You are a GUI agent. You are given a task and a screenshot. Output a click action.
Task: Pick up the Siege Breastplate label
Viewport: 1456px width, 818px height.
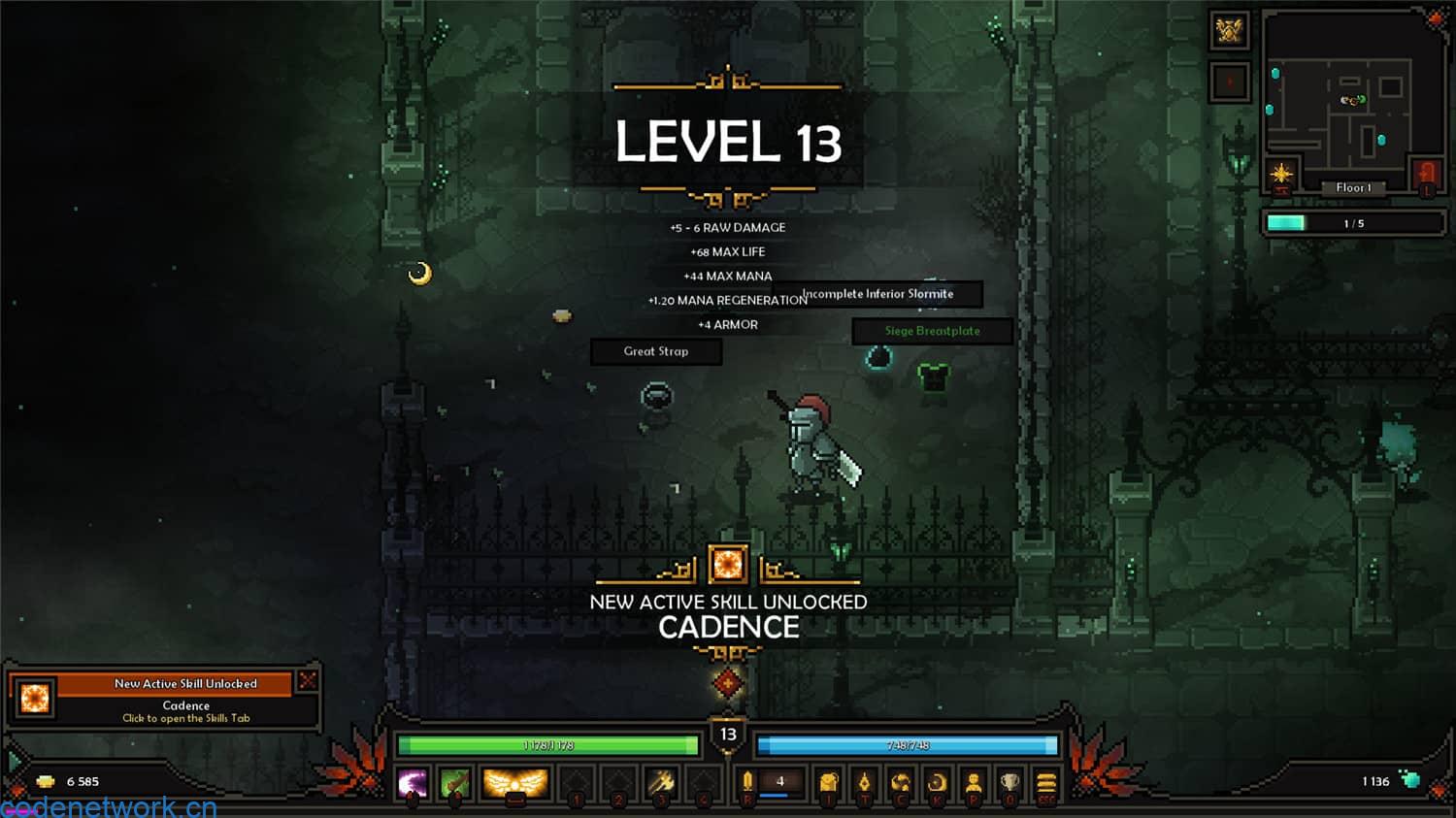click(932, 331)
